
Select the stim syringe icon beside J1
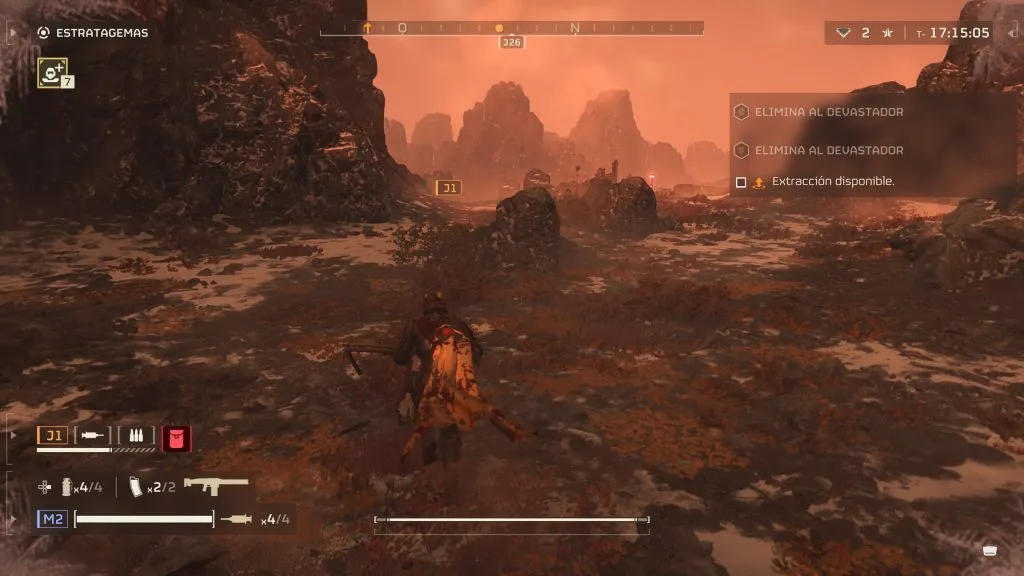coord(92,435)
